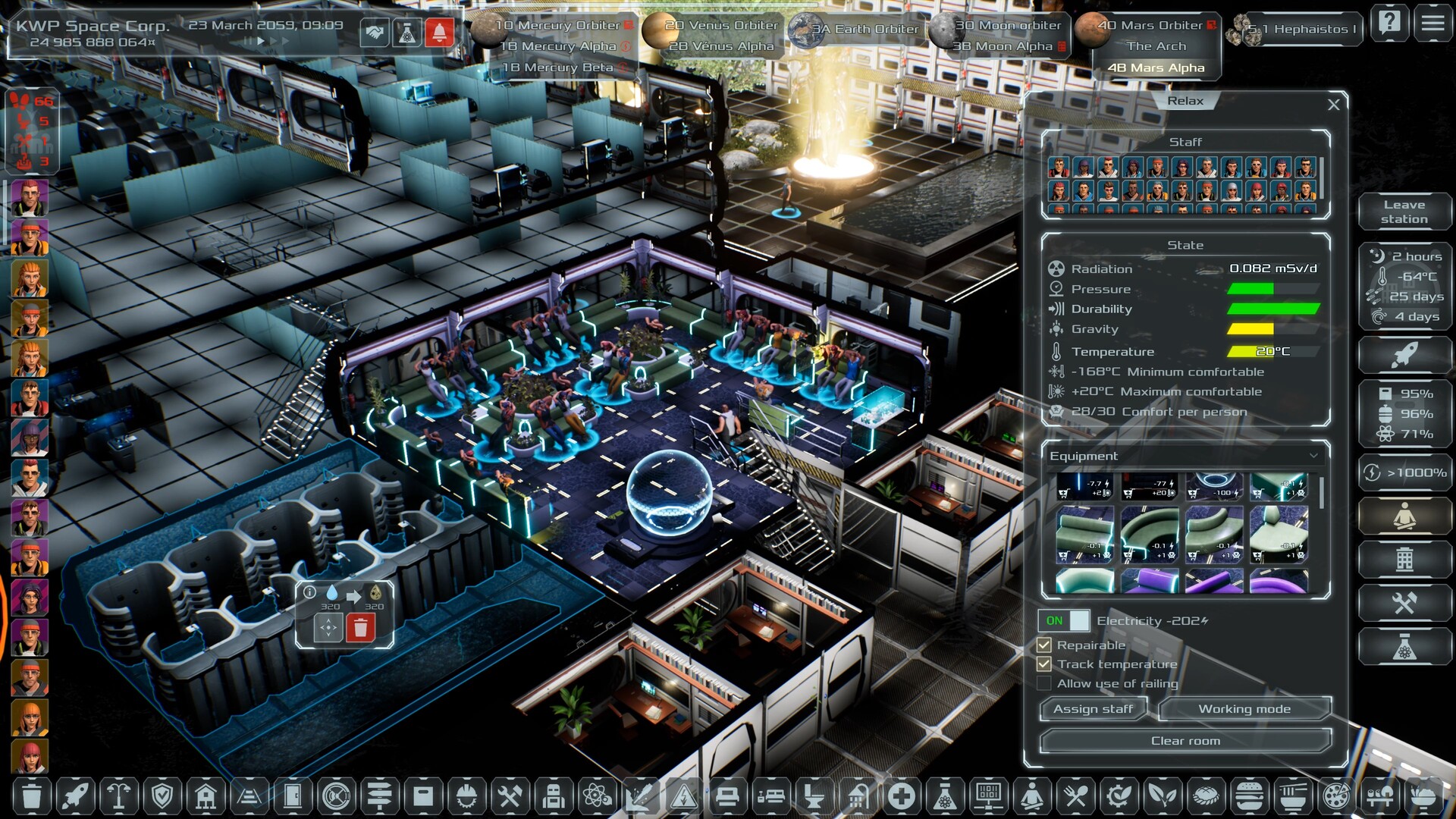Collapse the Equipment section dropdown
Image resolution: width=1456 pixels, height=819 pixels.
coord(1313,456)
